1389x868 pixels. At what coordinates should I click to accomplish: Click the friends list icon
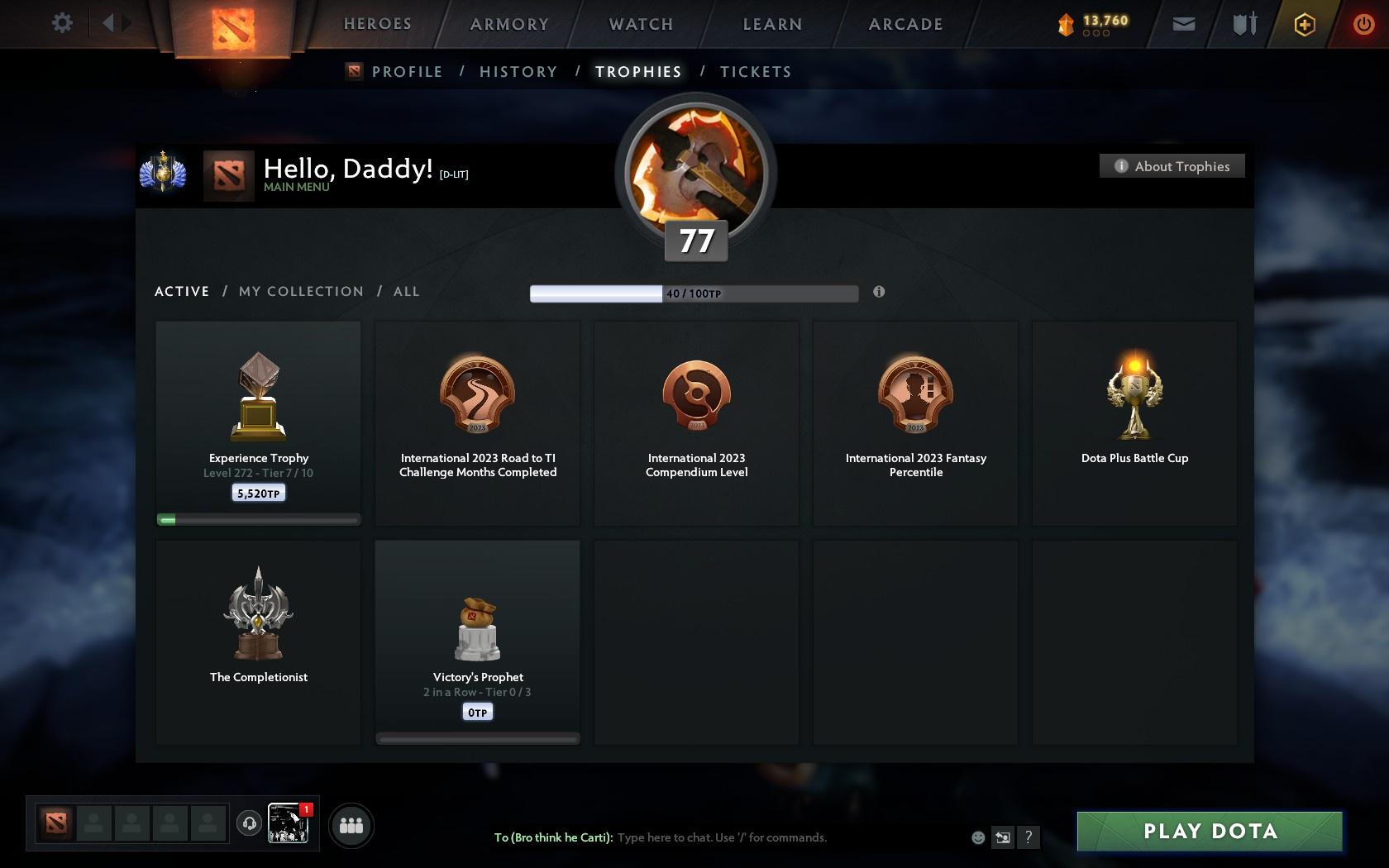pos(351,824)
